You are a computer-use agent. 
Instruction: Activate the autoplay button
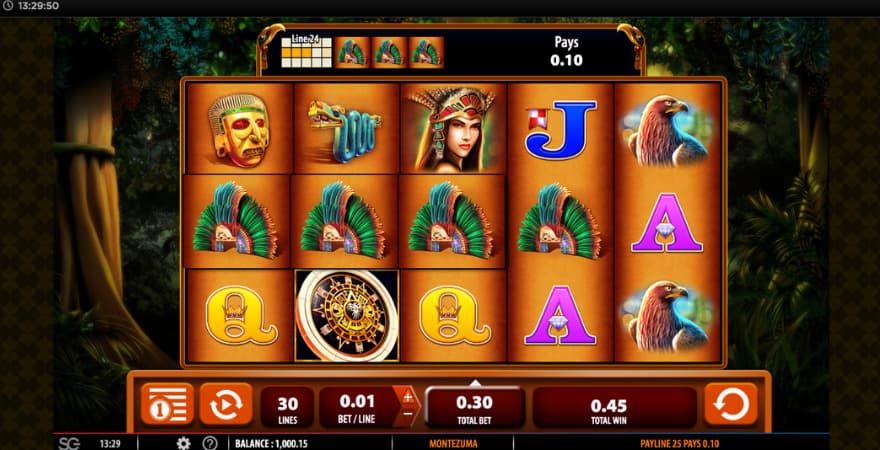tap(225, 404)
